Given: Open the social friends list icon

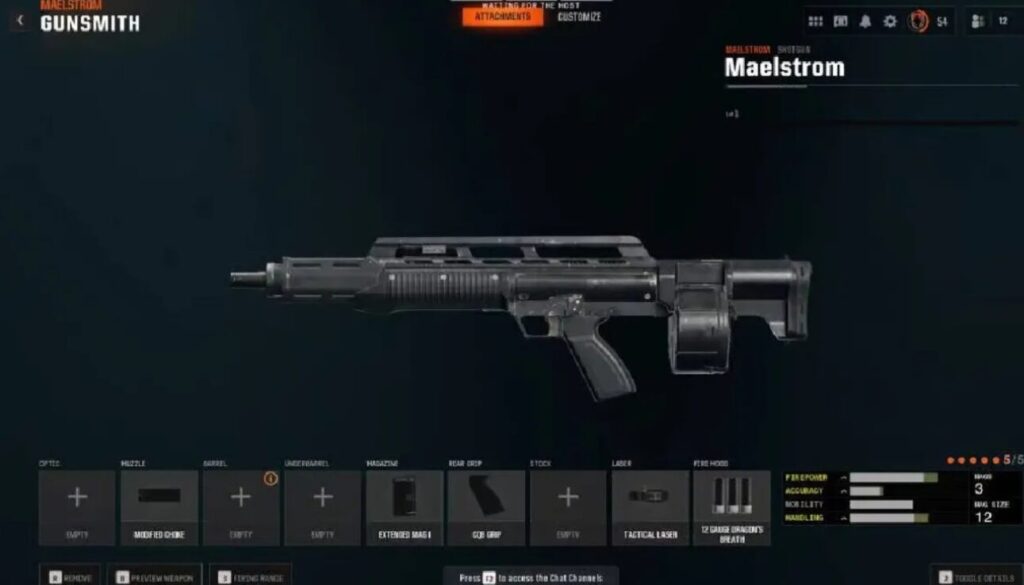Looking at the screenshot, I should [x=978, y=21].
